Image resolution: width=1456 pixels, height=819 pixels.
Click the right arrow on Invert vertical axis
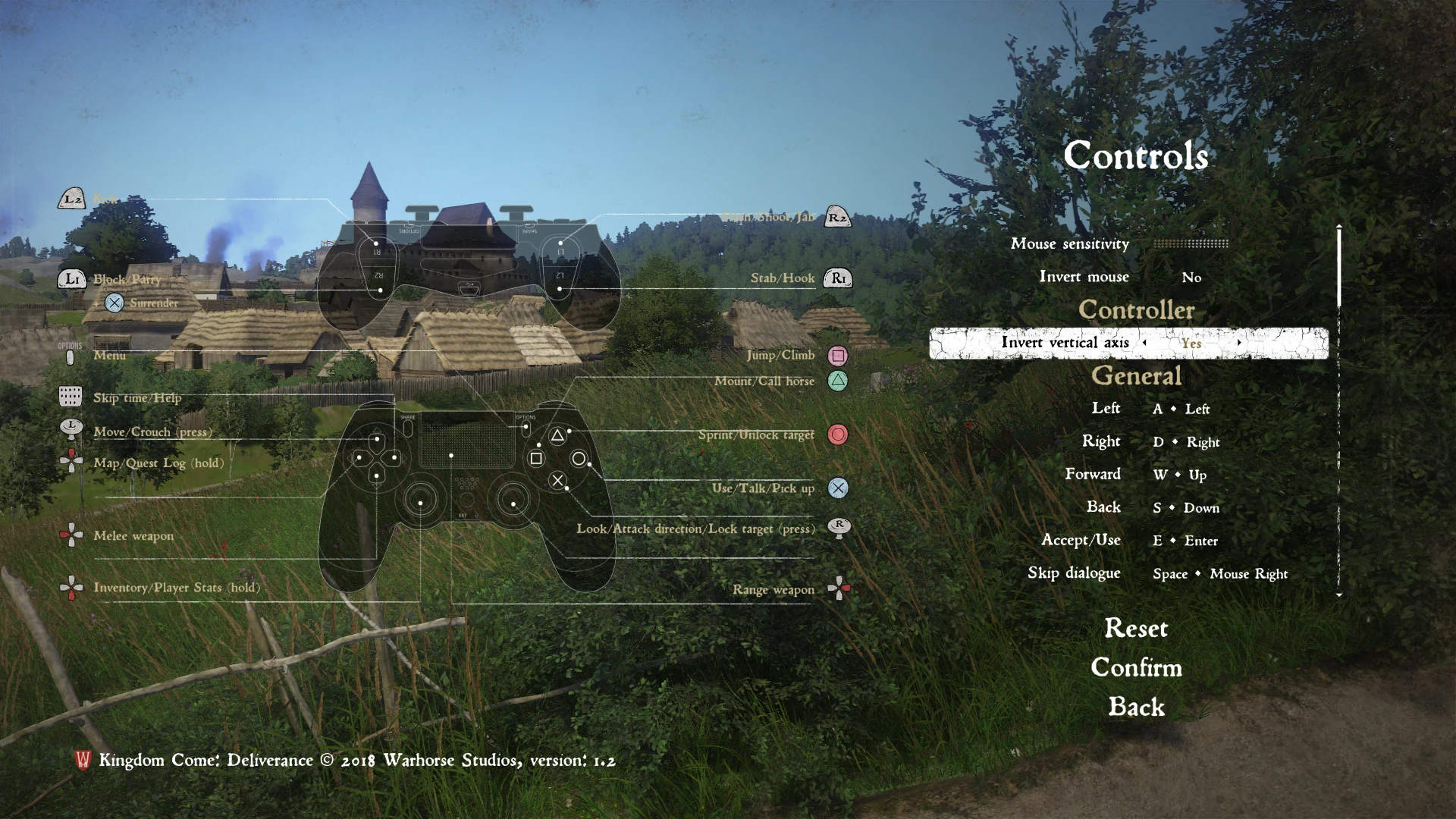tap(1239, 343)
